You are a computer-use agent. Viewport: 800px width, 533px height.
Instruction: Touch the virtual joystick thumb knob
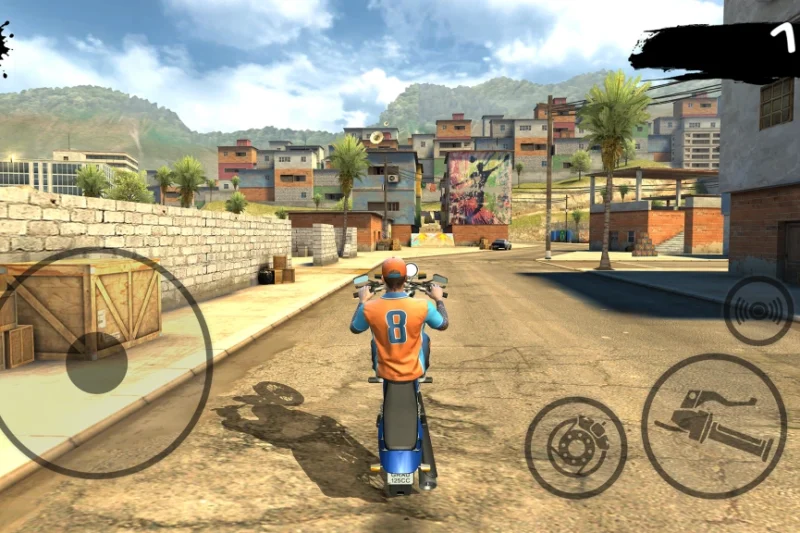pos(97,363)
